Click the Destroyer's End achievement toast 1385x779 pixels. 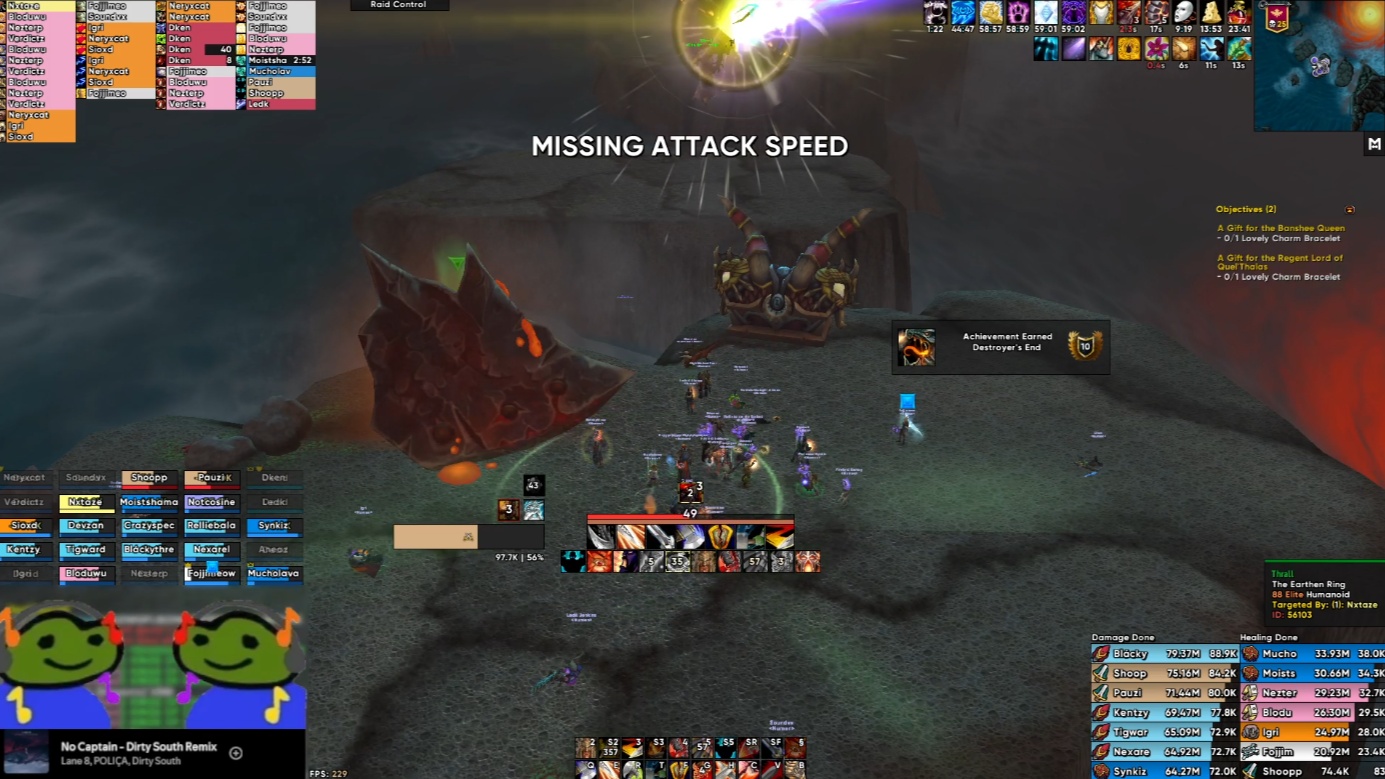click(x=1000, y=346)
